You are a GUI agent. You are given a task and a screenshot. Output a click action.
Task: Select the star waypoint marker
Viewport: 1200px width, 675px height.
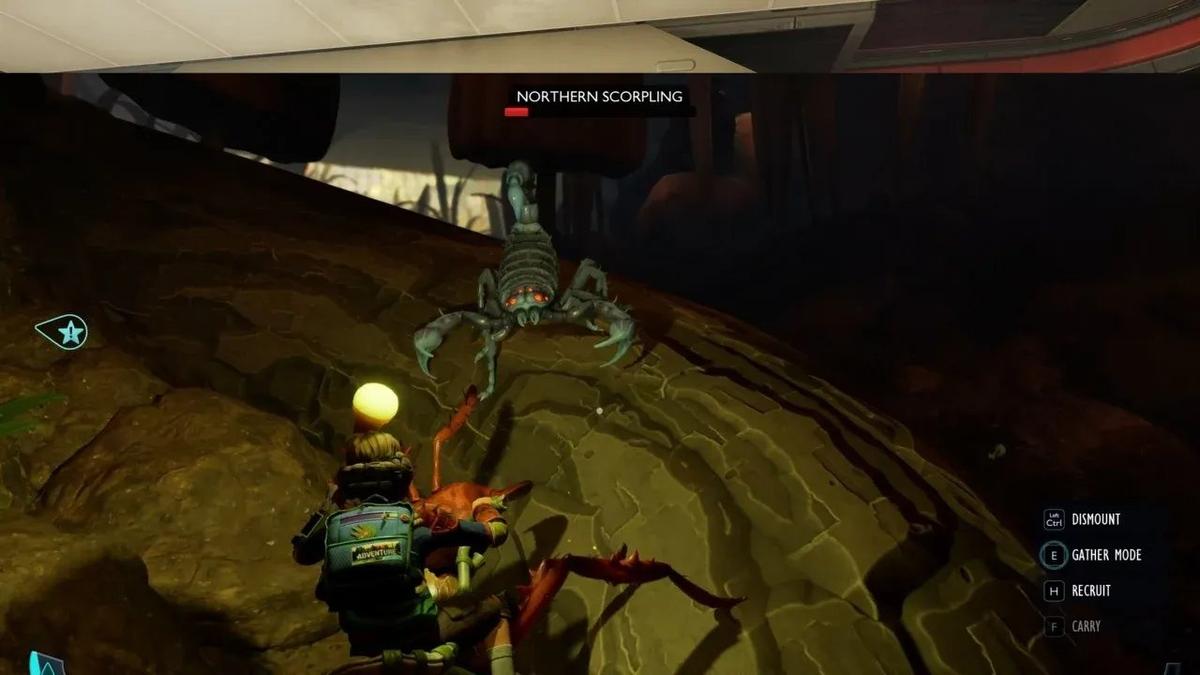tap(65, 332)
